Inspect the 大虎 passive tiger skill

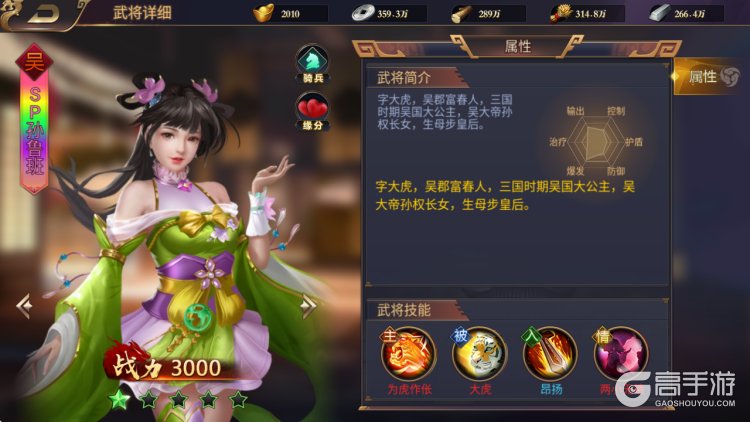click(479, 353)
